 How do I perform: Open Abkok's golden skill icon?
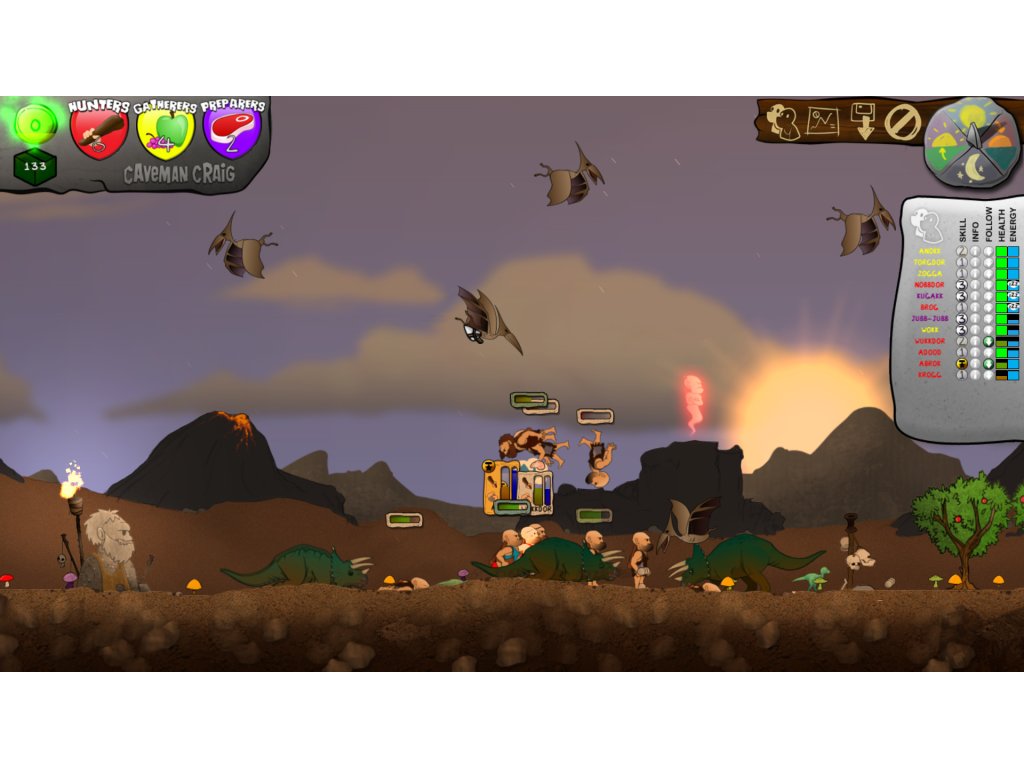tap(962, 364)
